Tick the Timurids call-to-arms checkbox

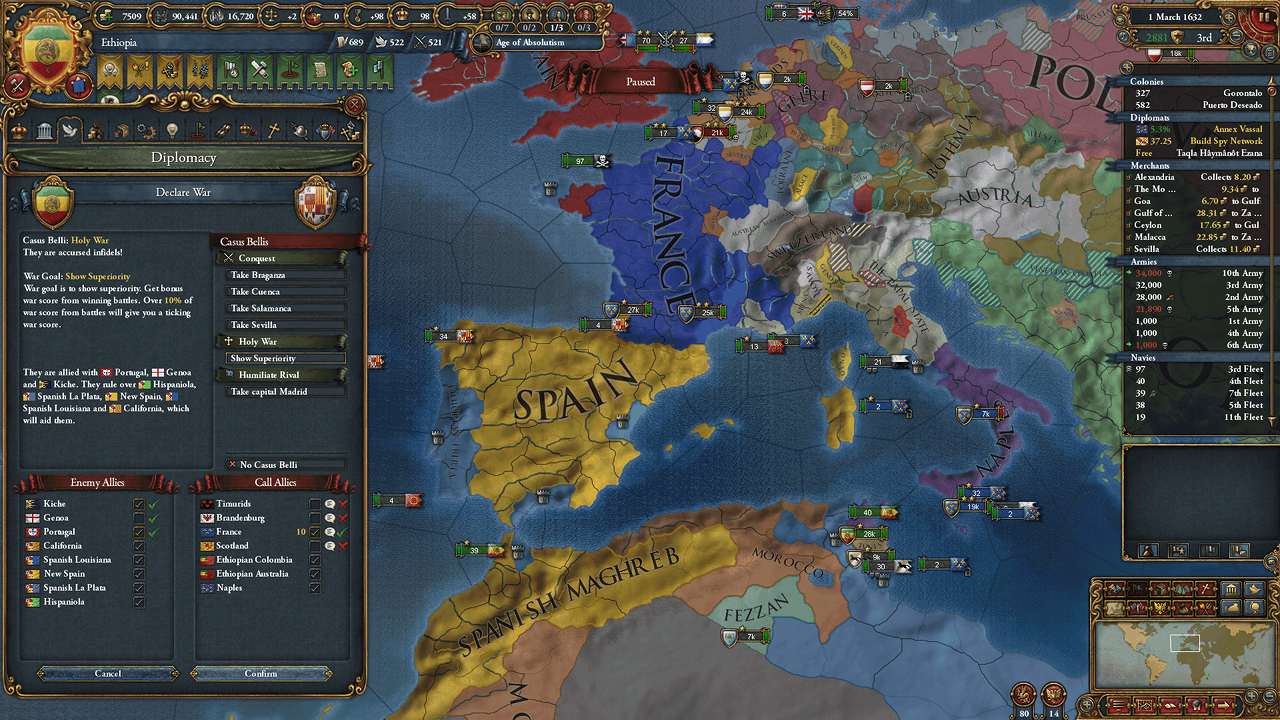click(x=315, y=504)
